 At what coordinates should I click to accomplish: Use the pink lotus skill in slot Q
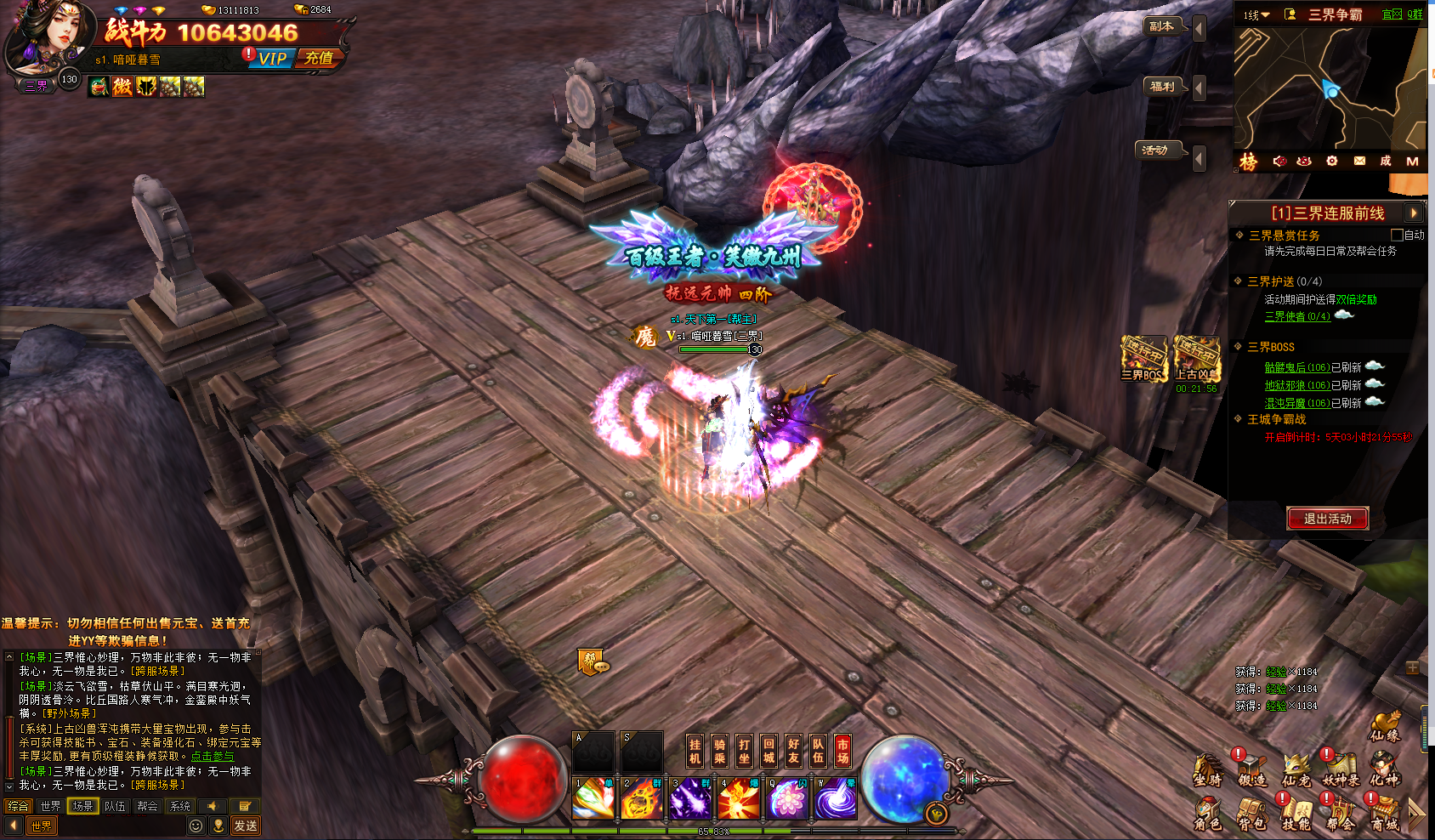point(788,798)
